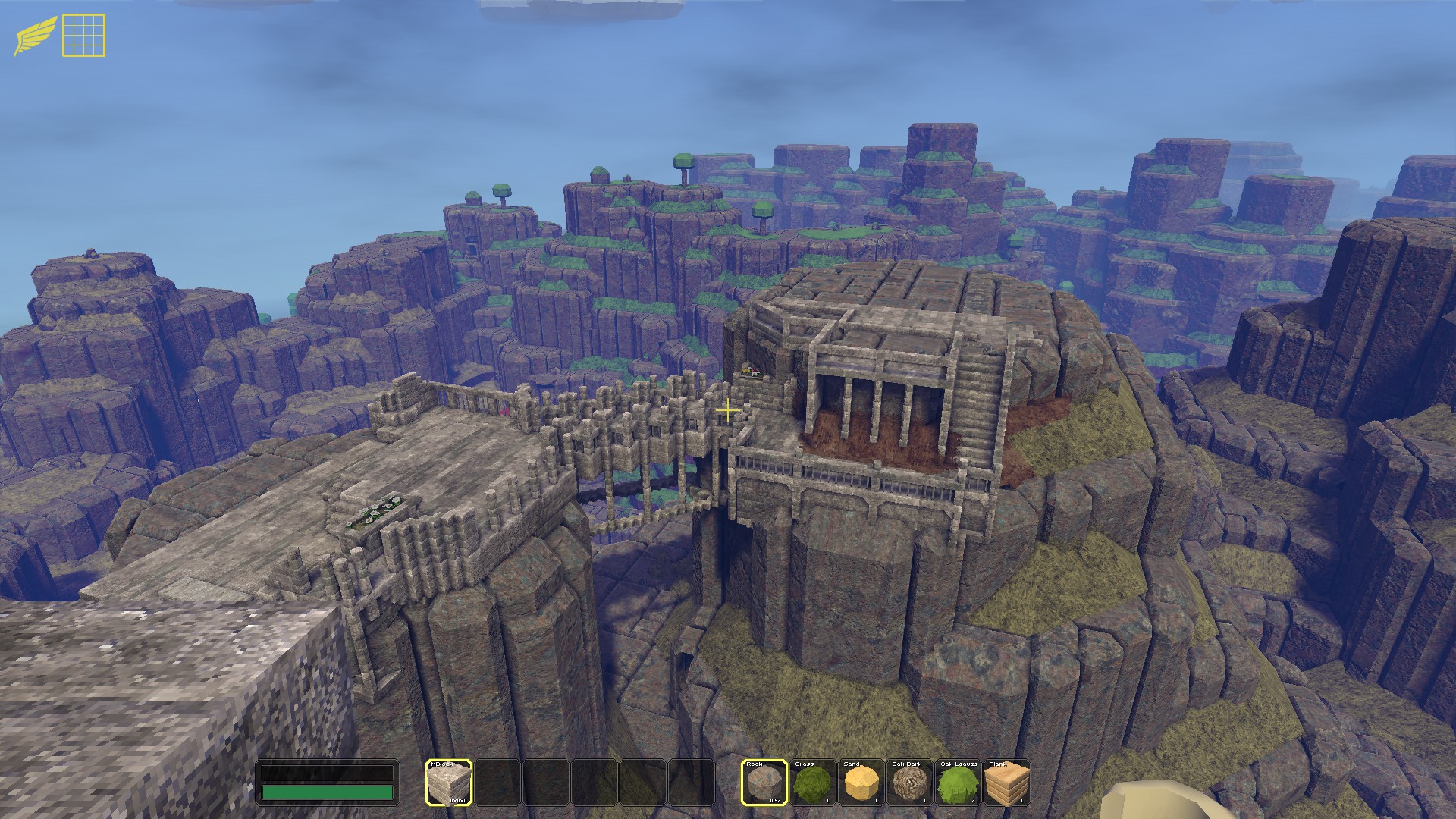1456x819 pixels.
Task: Click the yellow crosshair at screen center
Action: coord(727,409)
